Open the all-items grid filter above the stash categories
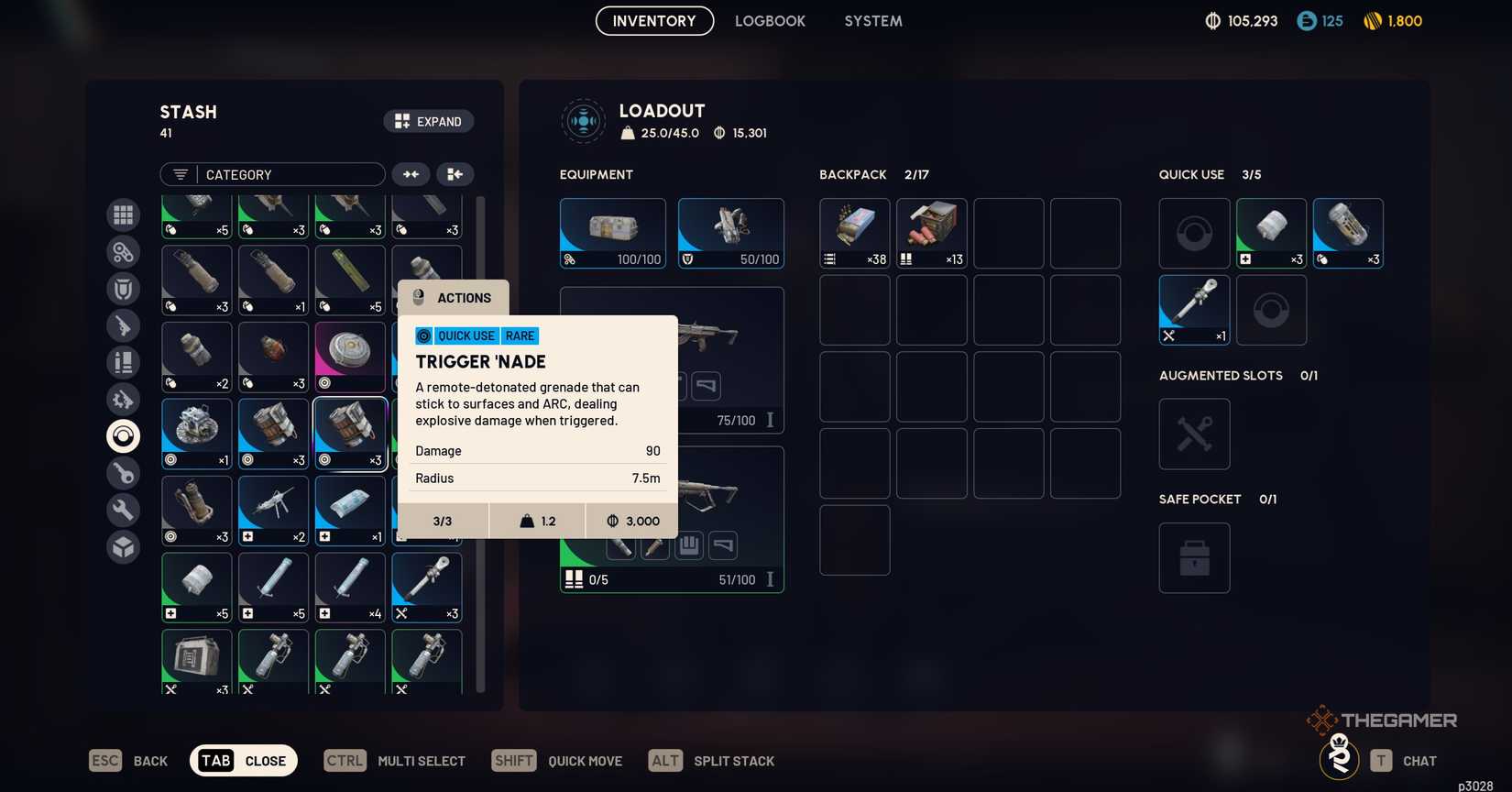The width and height of the screenshot is (1512, 792). [123, 214]
